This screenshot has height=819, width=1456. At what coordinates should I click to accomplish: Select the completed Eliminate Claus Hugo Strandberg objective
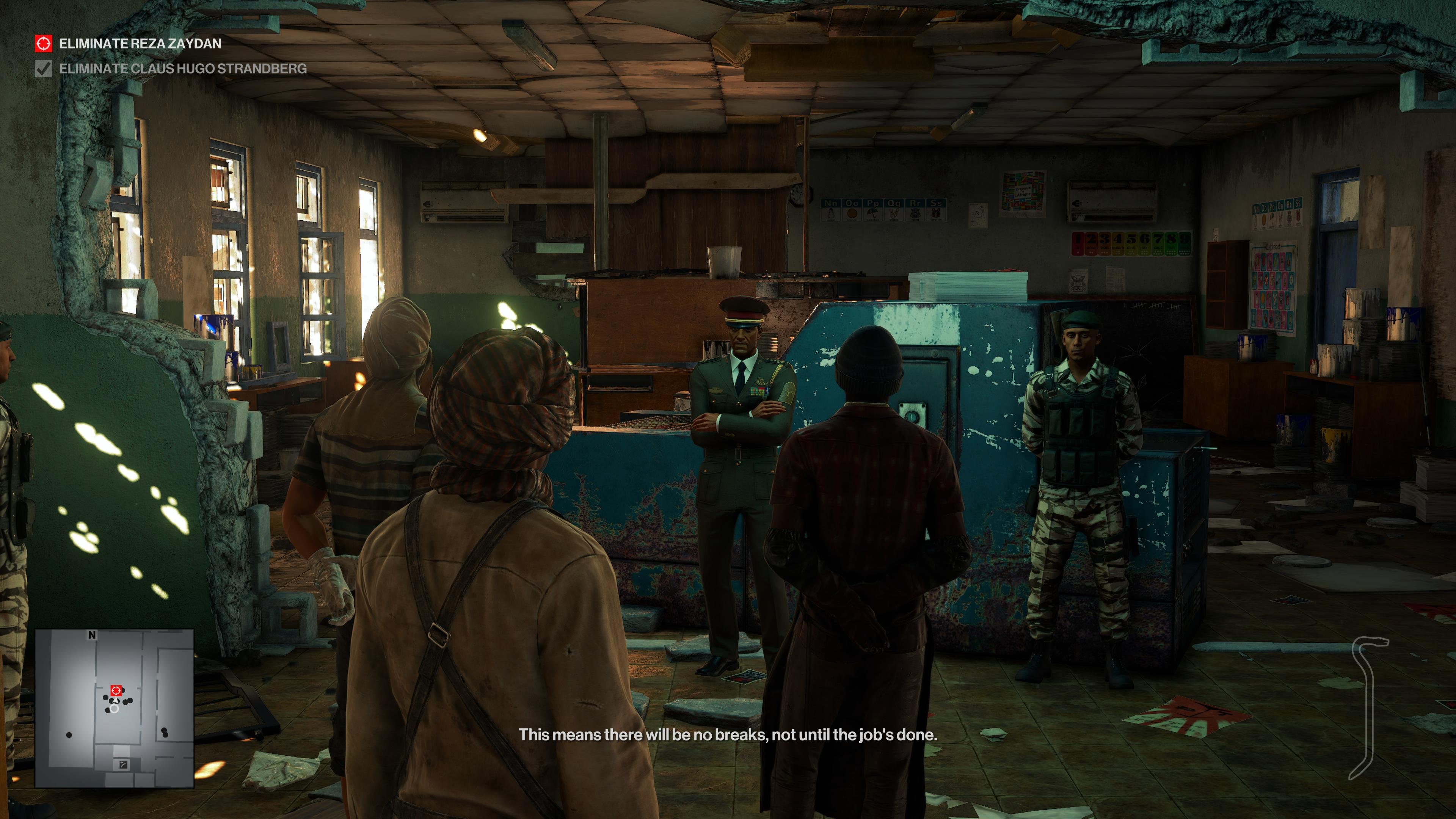pos(182,69)
